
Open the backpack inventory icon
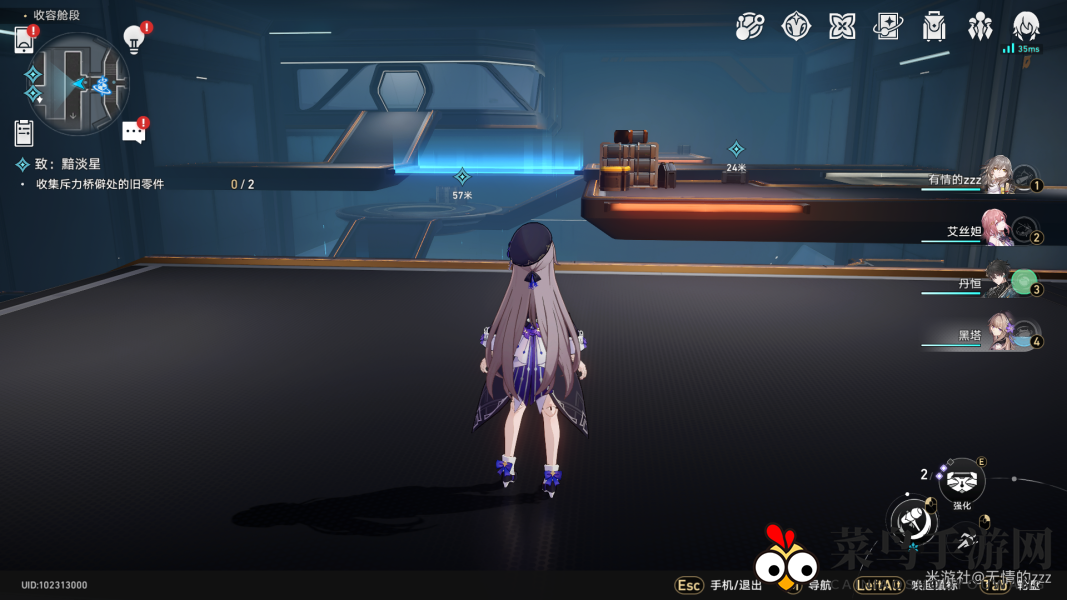coord(934,27)
